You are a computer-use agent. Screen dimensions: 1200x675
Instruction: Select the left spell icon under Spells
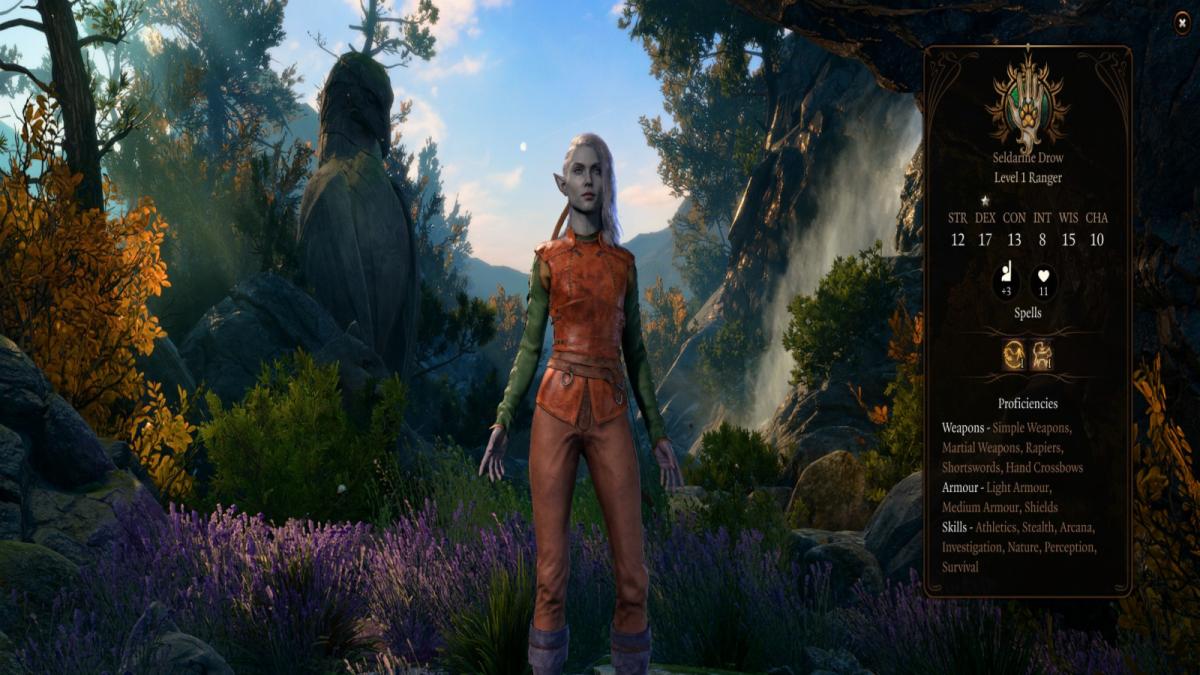coord(1014,355)
